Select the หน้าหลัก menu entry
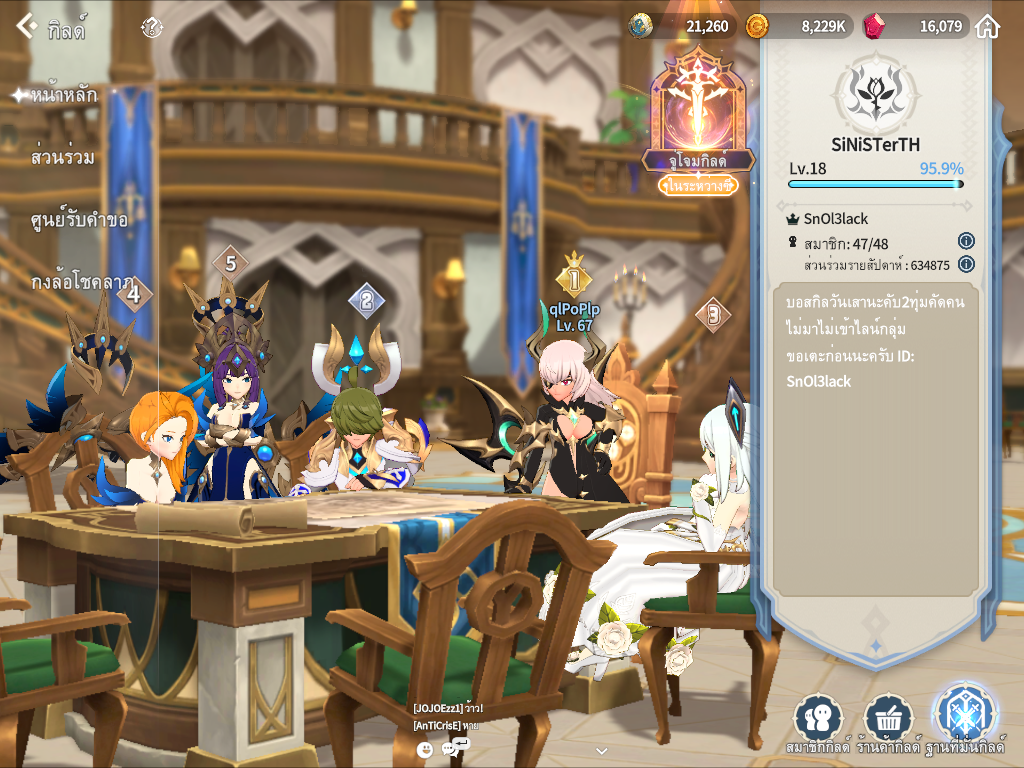Viewport: 1024px width, 768px height. pos(64,95)
